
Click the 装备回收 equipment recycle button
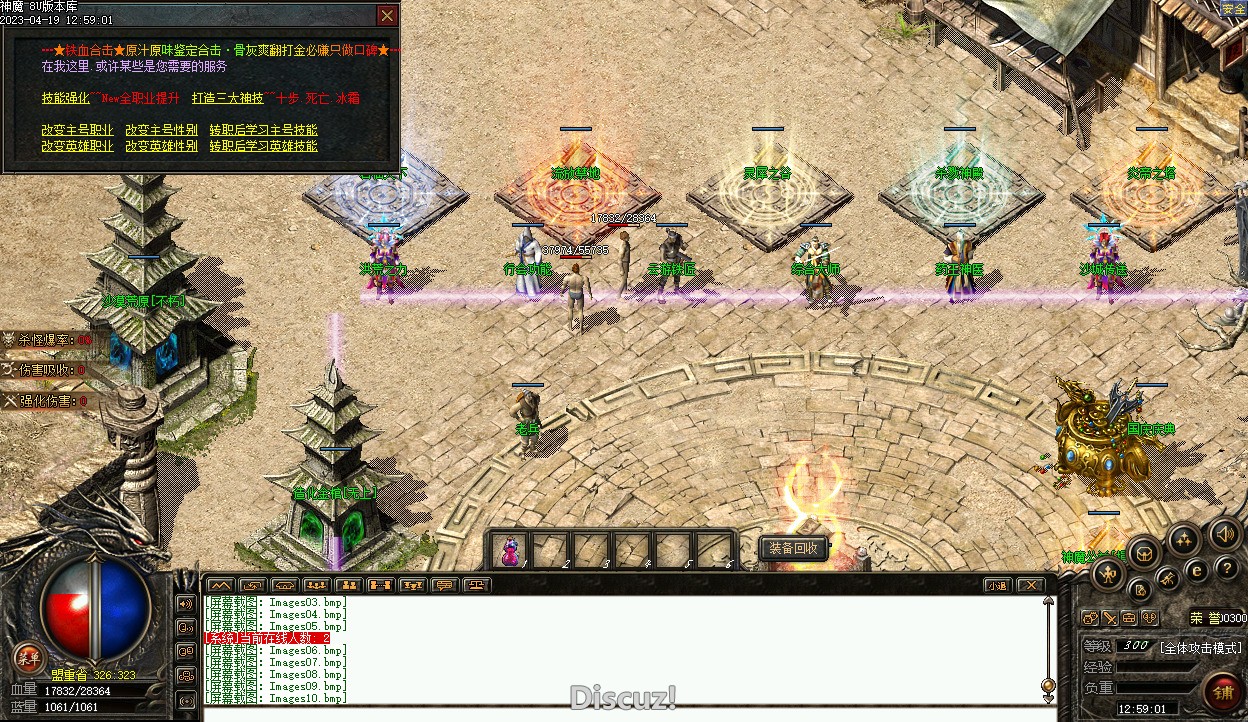pyautogui.click(x=794, y=548)
